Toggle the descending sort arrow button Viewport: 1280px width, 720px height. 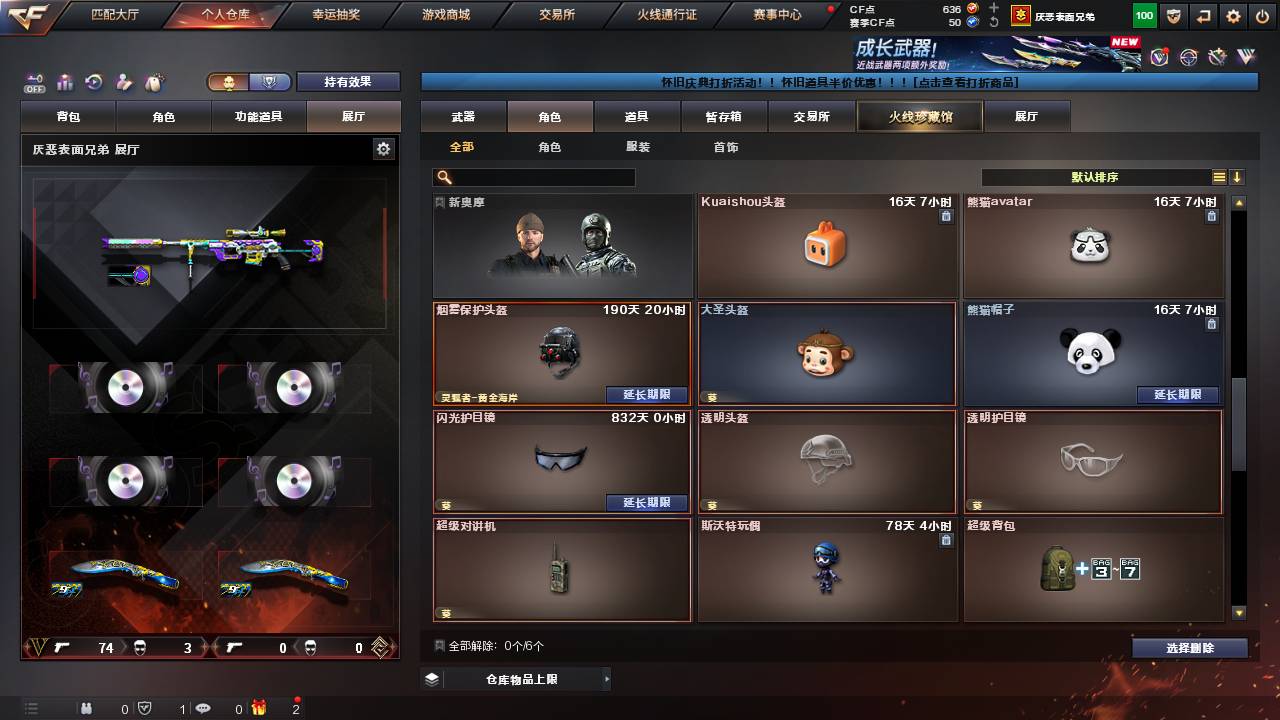tap(1236, 176)
